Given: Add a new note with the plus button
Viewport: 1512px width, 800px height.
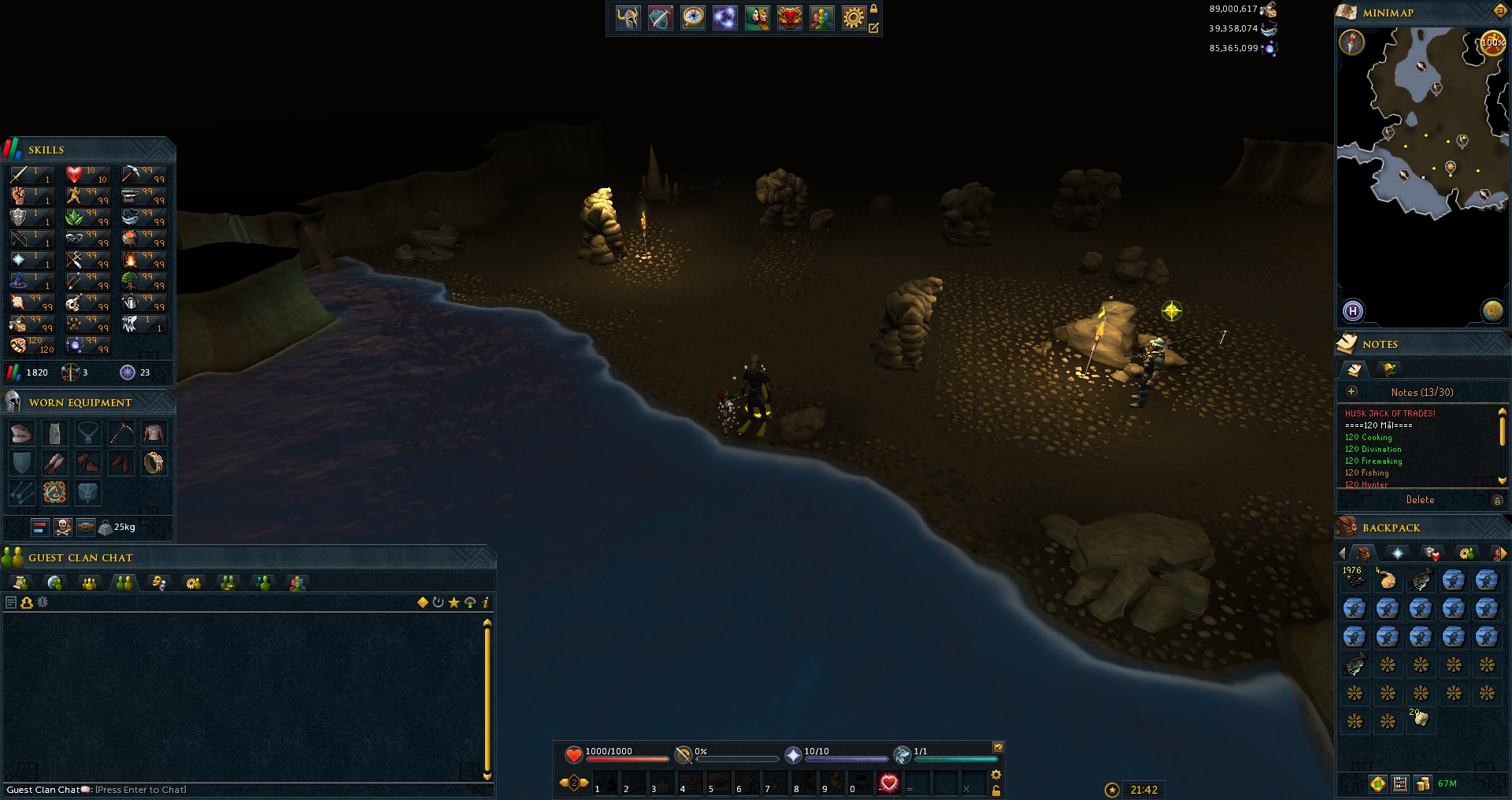Looking at the screenshot, I should tap(1351, 391).
